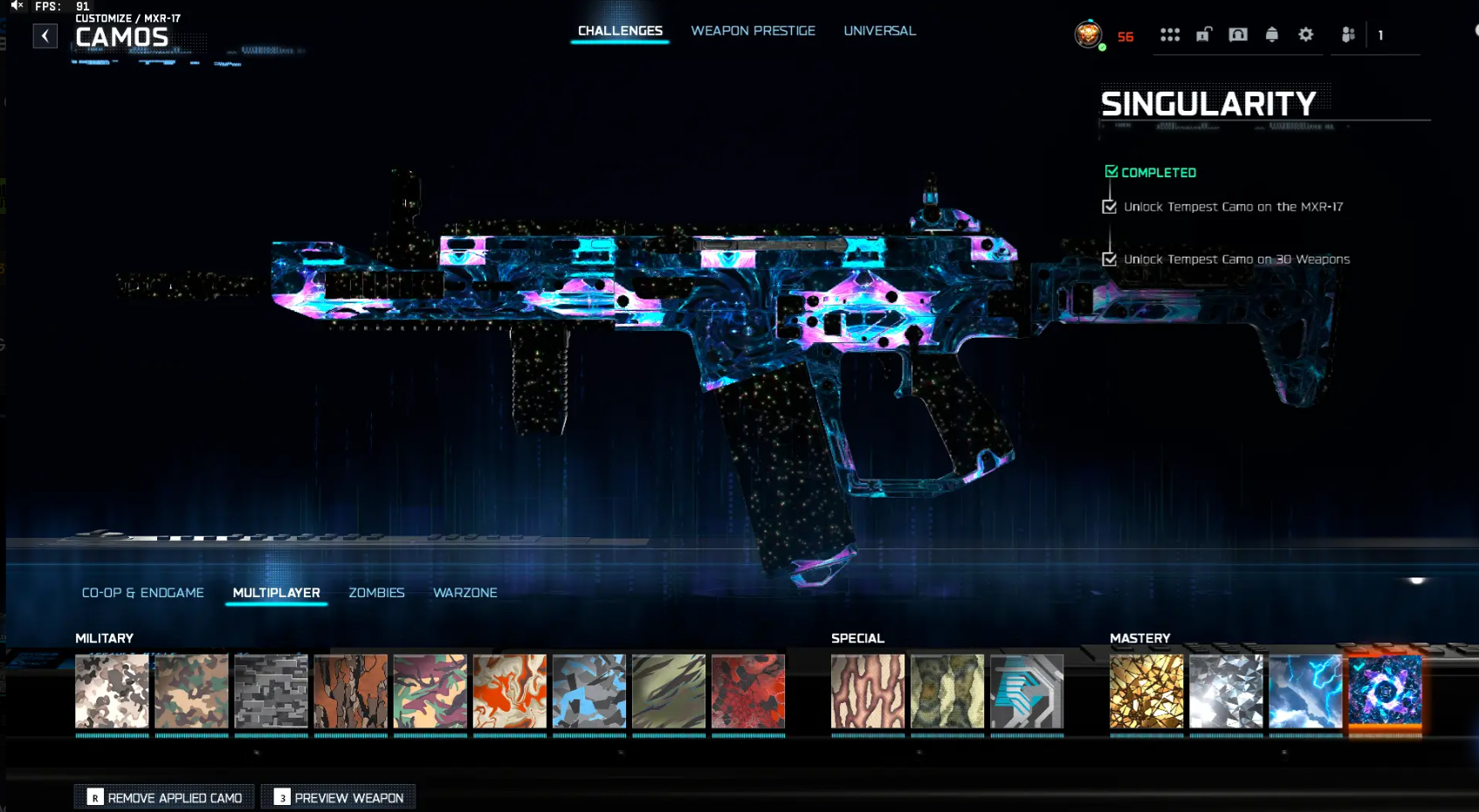The width and height of the screenshot is (1479, 812).
Task: Click the squad party icon beside the player count
Action: (1347, 35)
